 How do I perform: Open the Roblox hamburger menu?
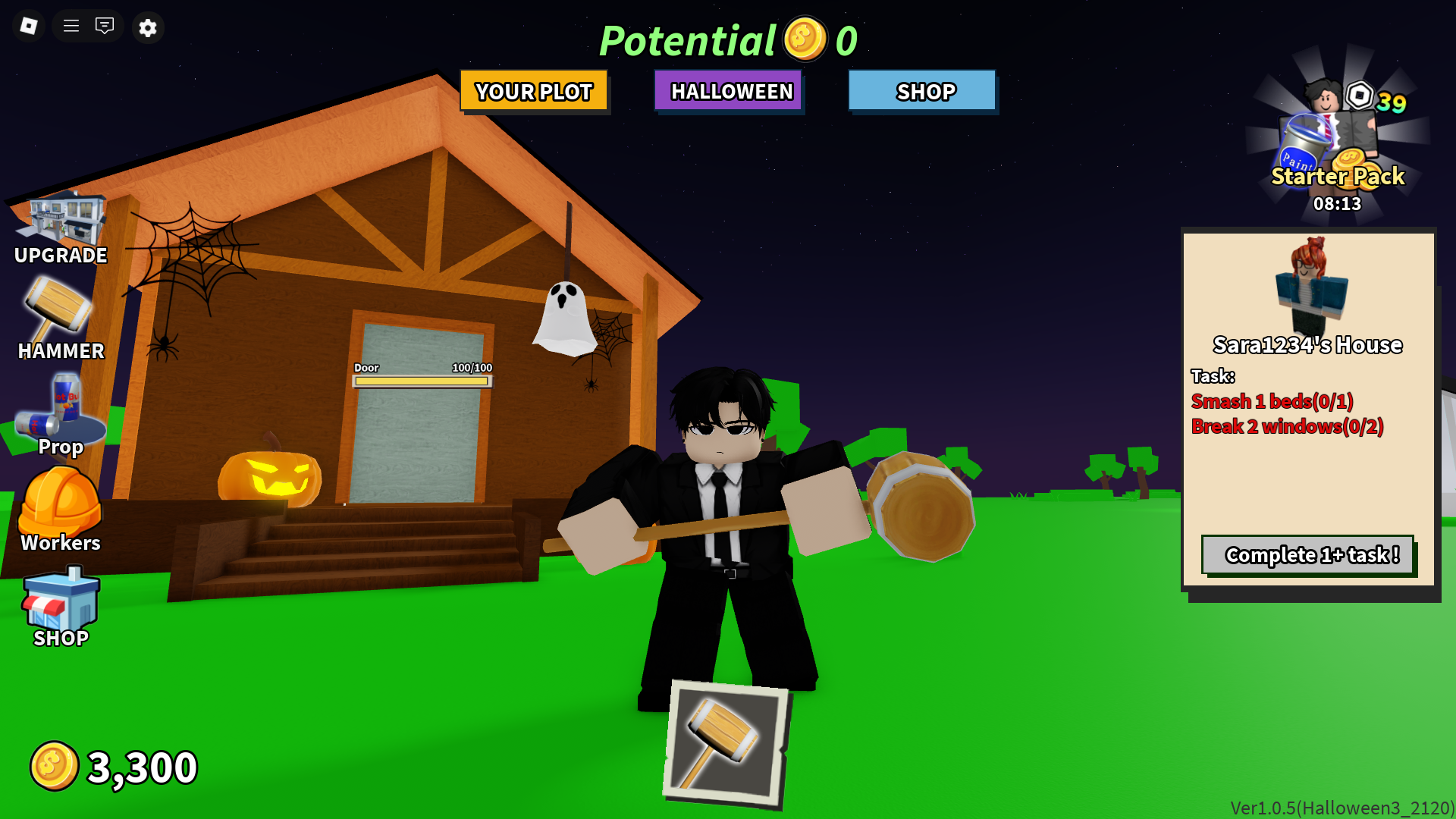click(70, 25)
